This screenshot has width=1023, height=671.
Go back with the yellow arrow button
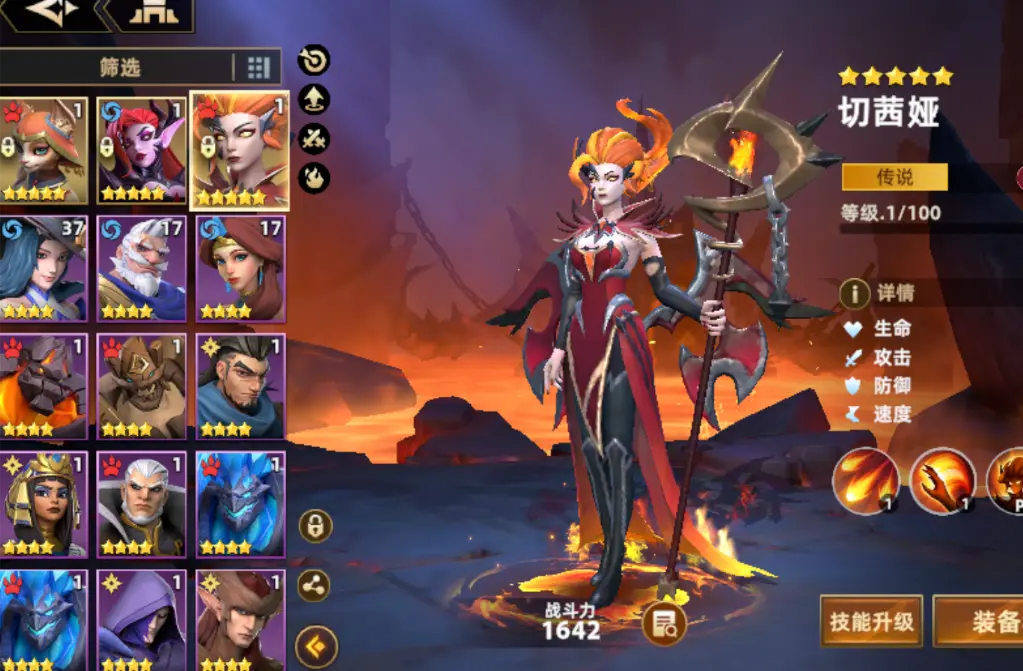tap(316, 646)
